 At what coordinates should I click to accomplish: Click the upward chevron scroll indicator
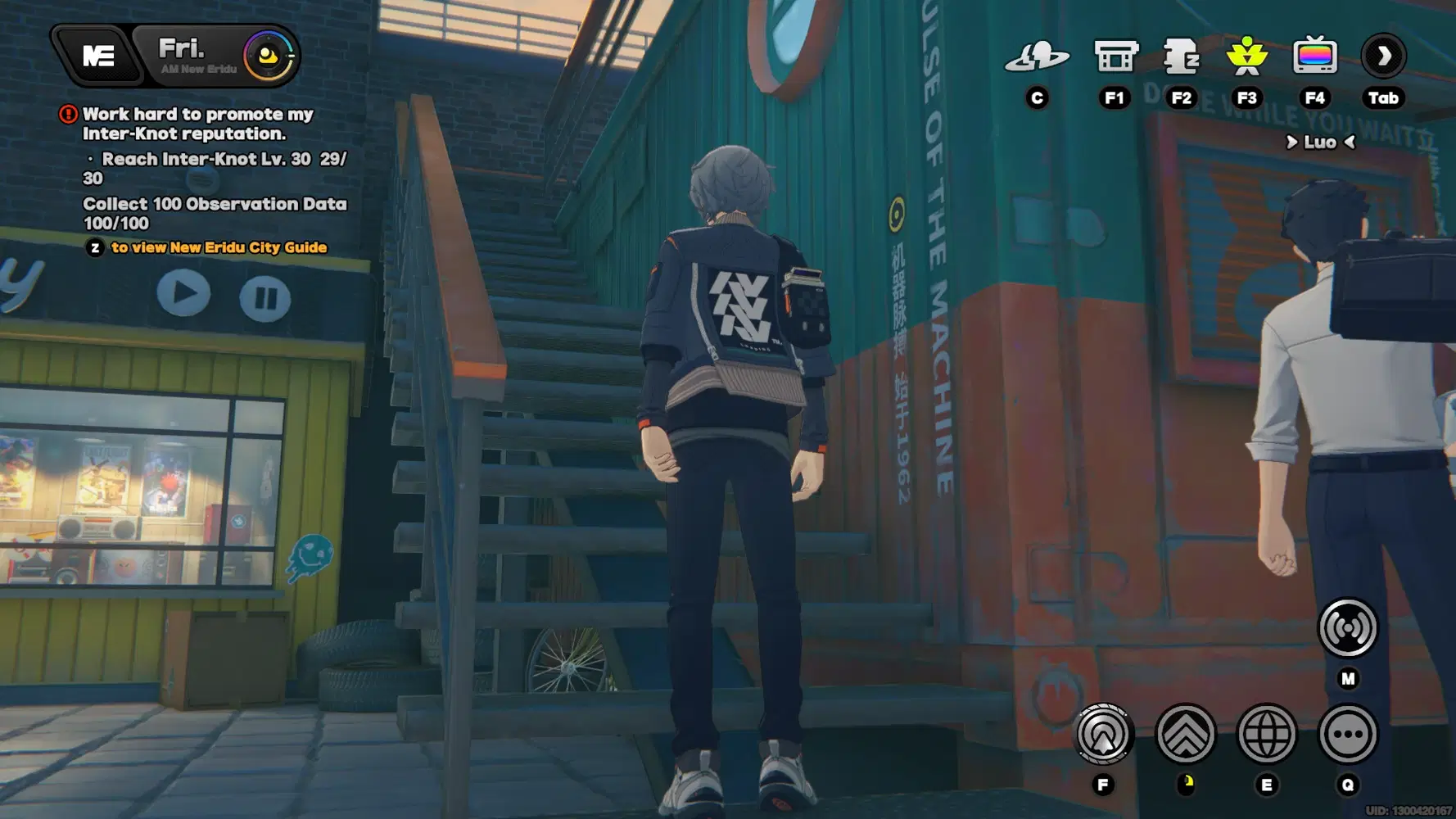click(1186, 735)
